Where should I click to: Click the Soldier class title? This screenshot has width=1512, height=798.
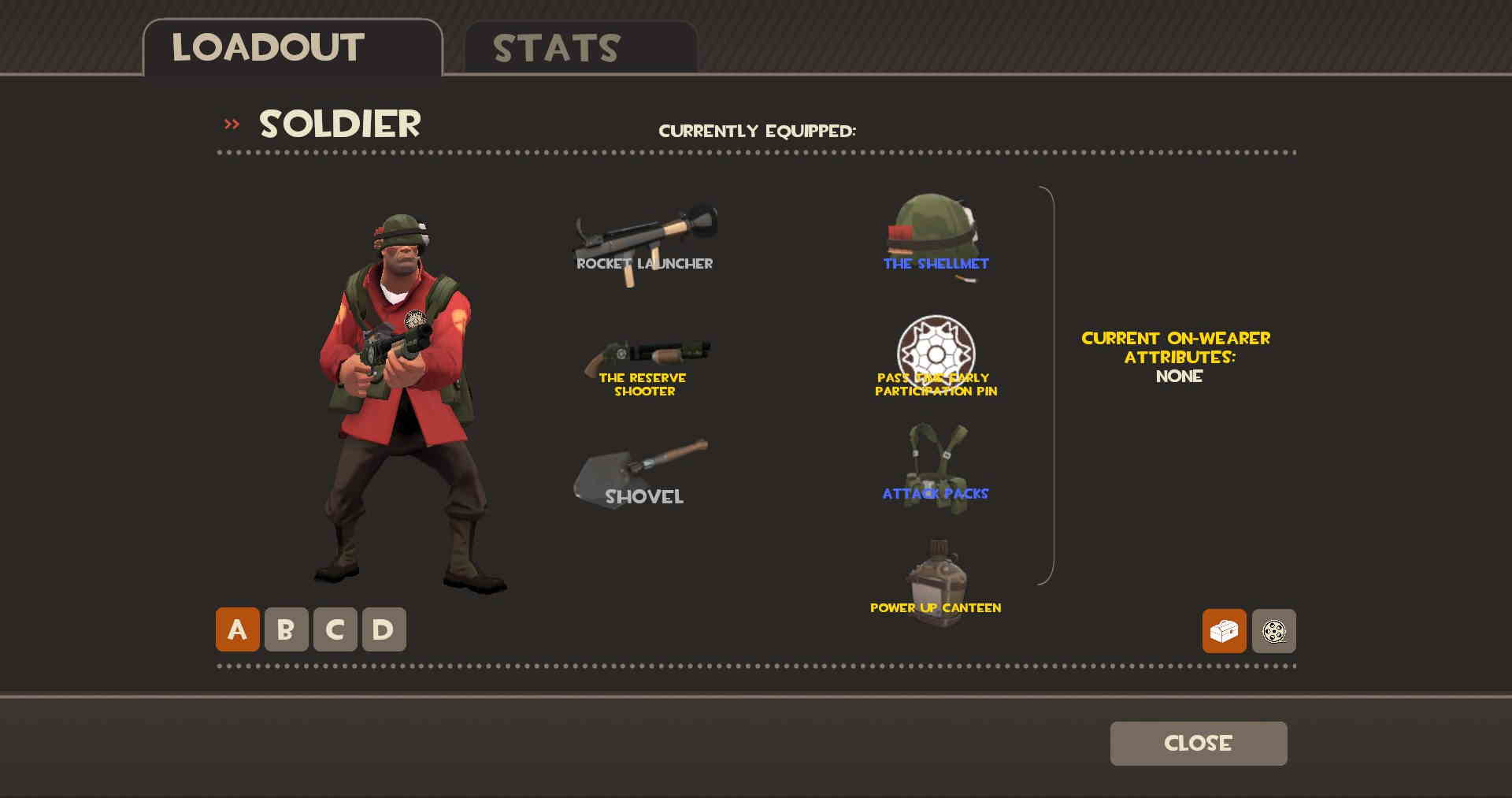(339, 124)
